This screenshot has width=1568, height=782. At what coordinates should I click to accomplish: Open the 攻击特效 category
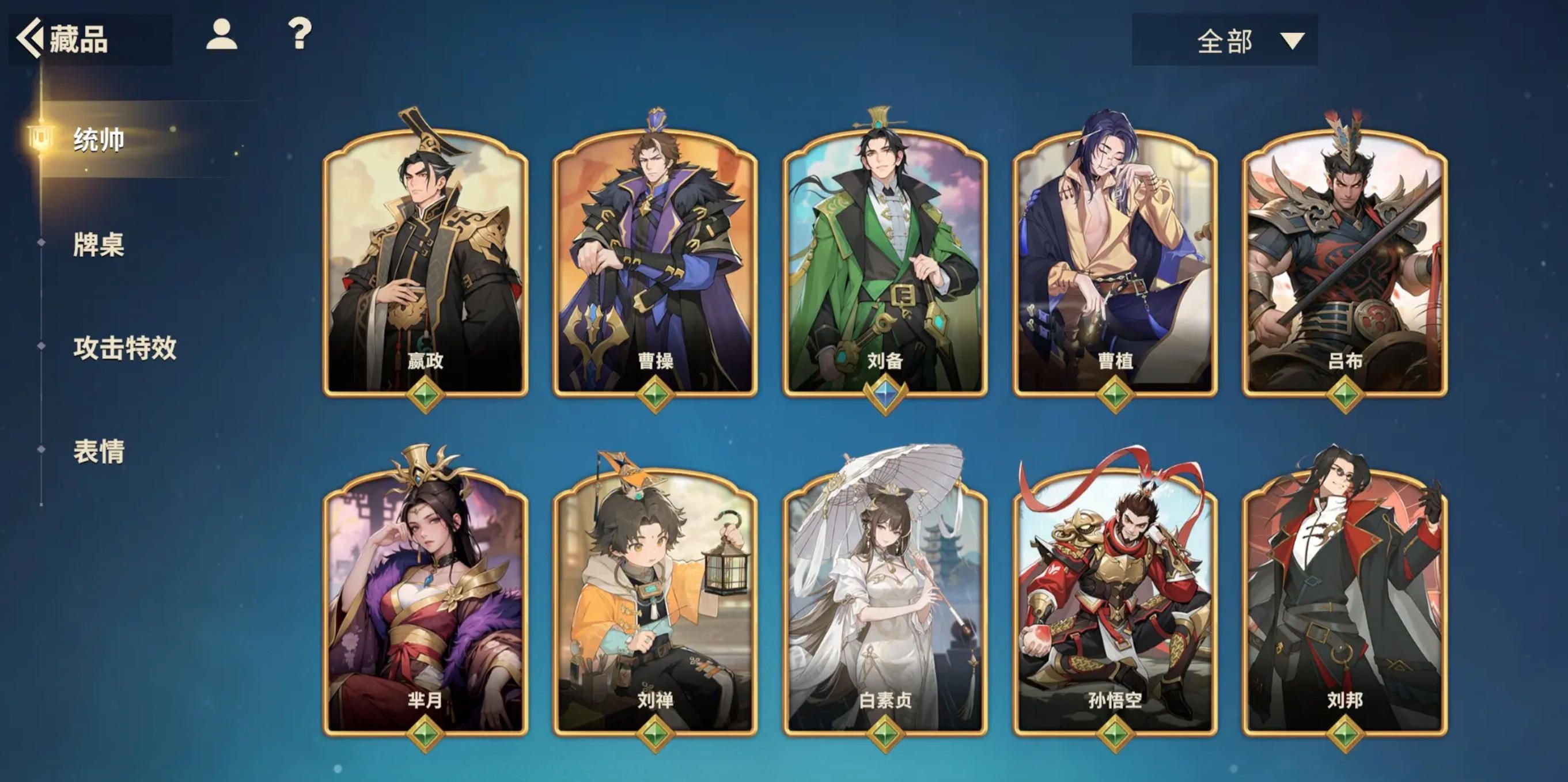pyautogui.click(x=125, y=348)
